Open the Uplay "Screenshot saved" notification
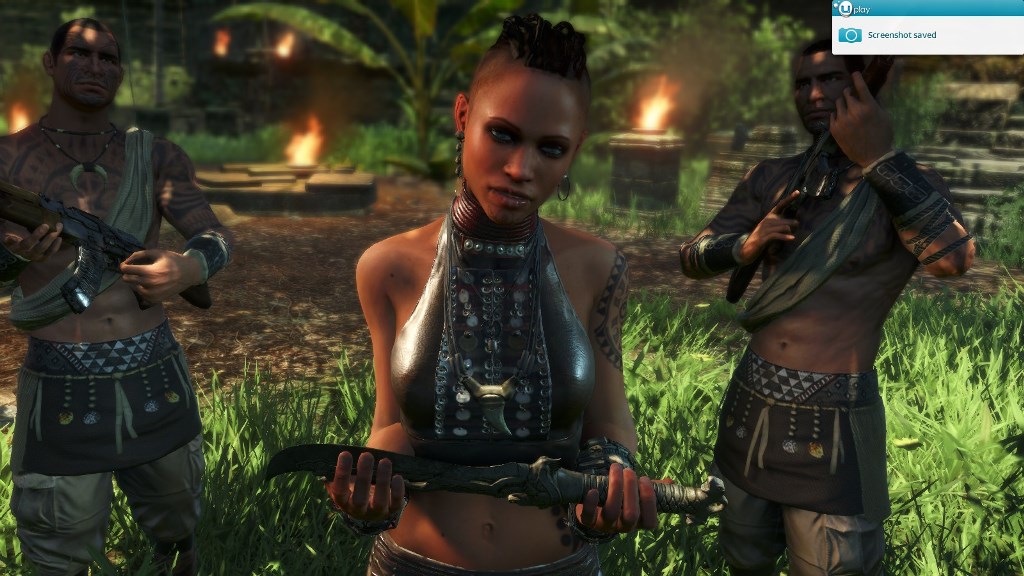1024x576 pixels. click(x=902, y=35)
